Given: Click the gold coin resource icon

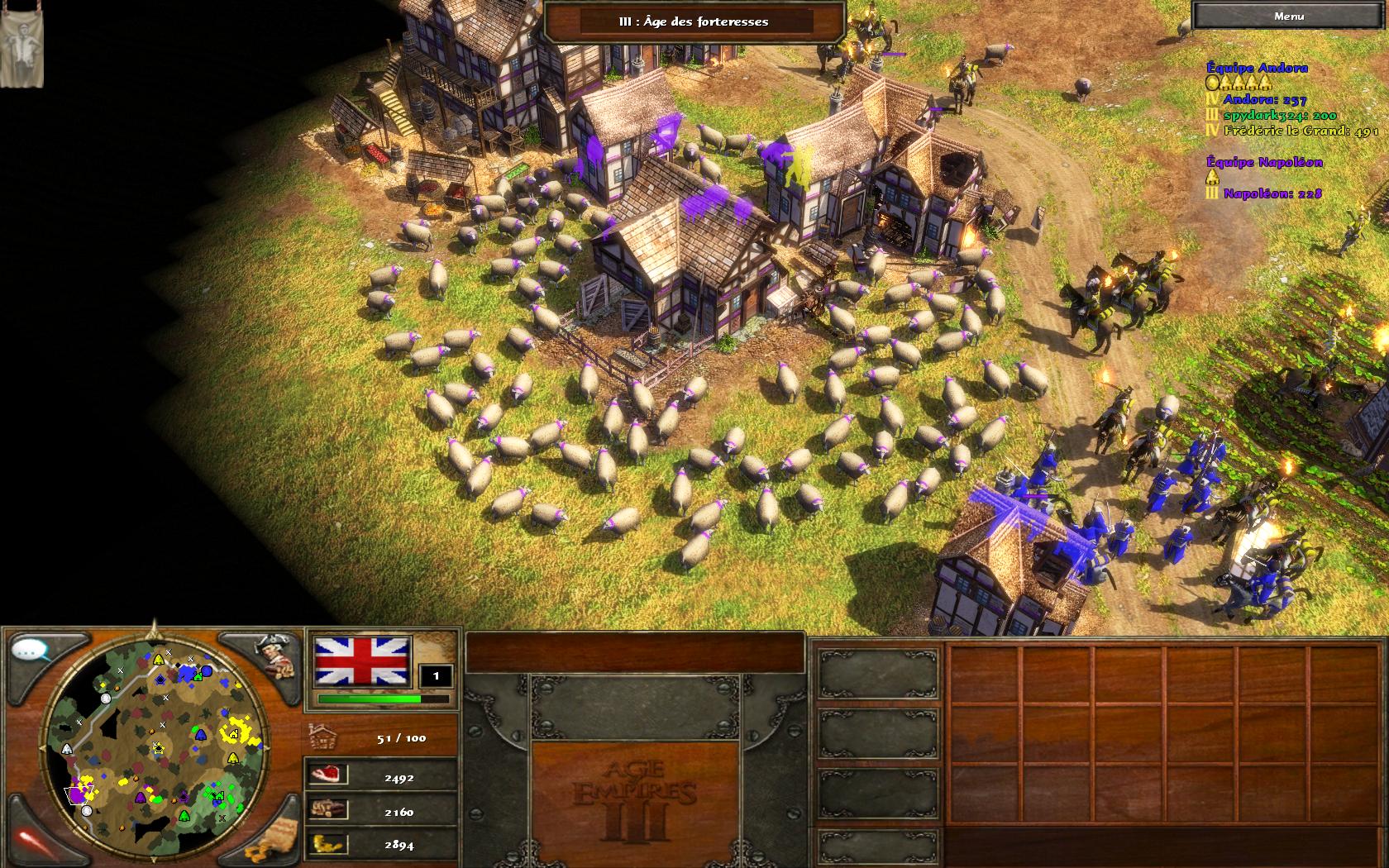Looking at the screenshot, I should point(327,844).
